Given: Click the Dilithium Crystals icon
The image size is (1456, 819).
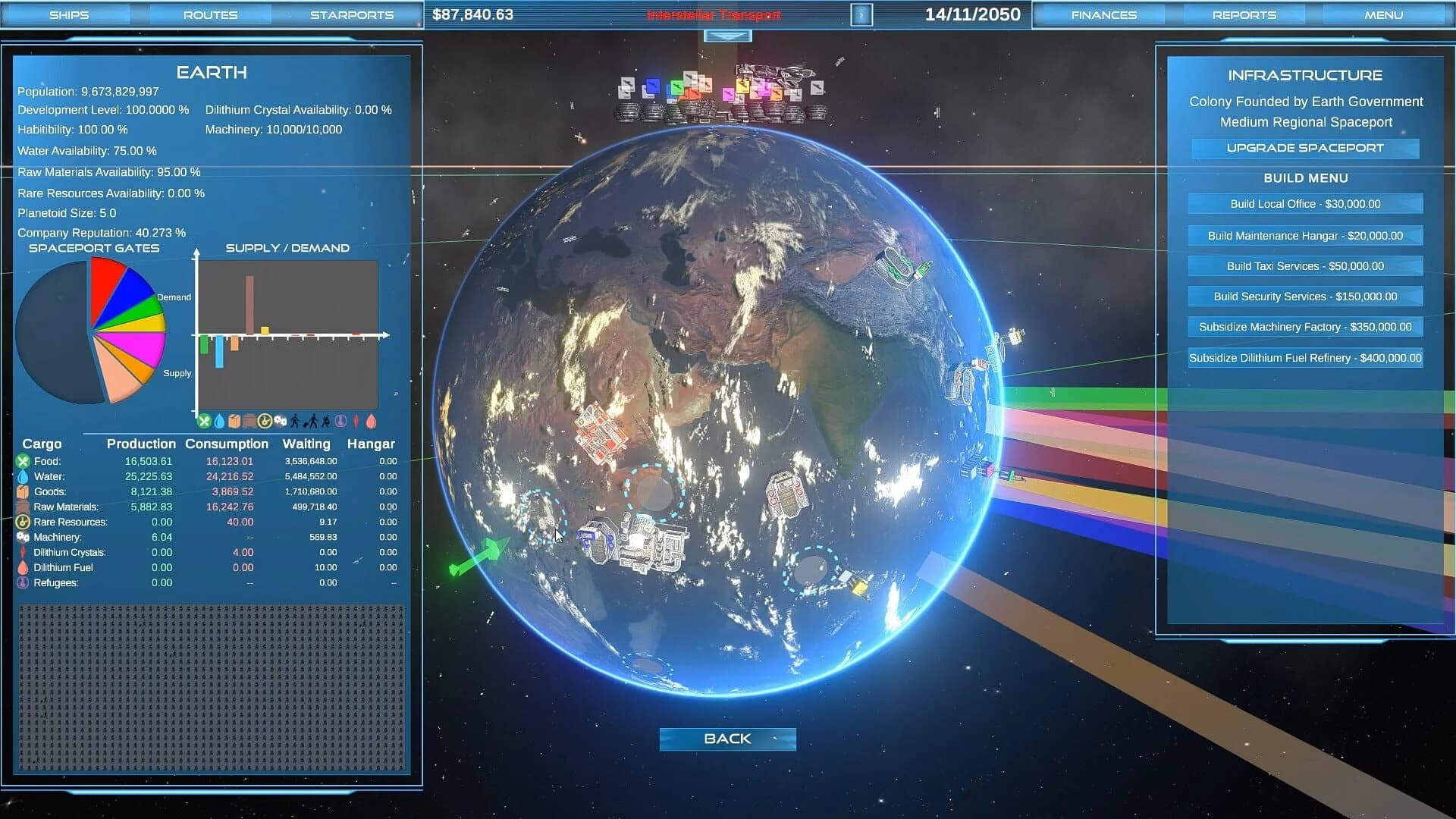Looking at the screenshot, I should [21, 552].
